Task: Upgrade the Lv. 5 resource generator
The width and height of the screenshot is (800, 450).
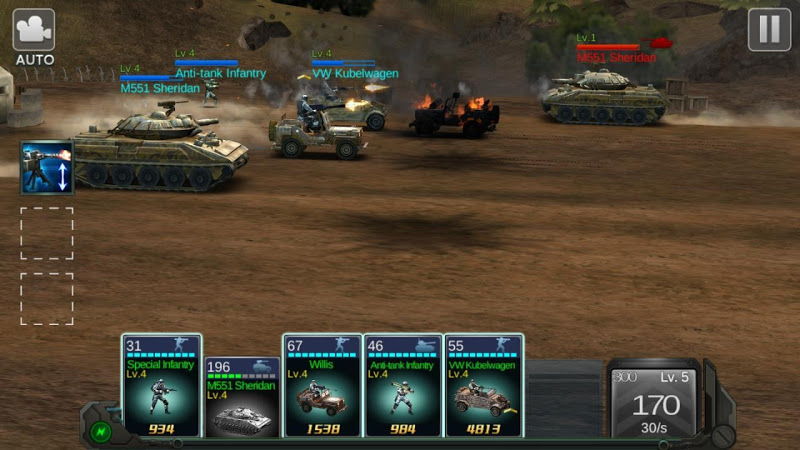Action: click(x=658, y=399)
